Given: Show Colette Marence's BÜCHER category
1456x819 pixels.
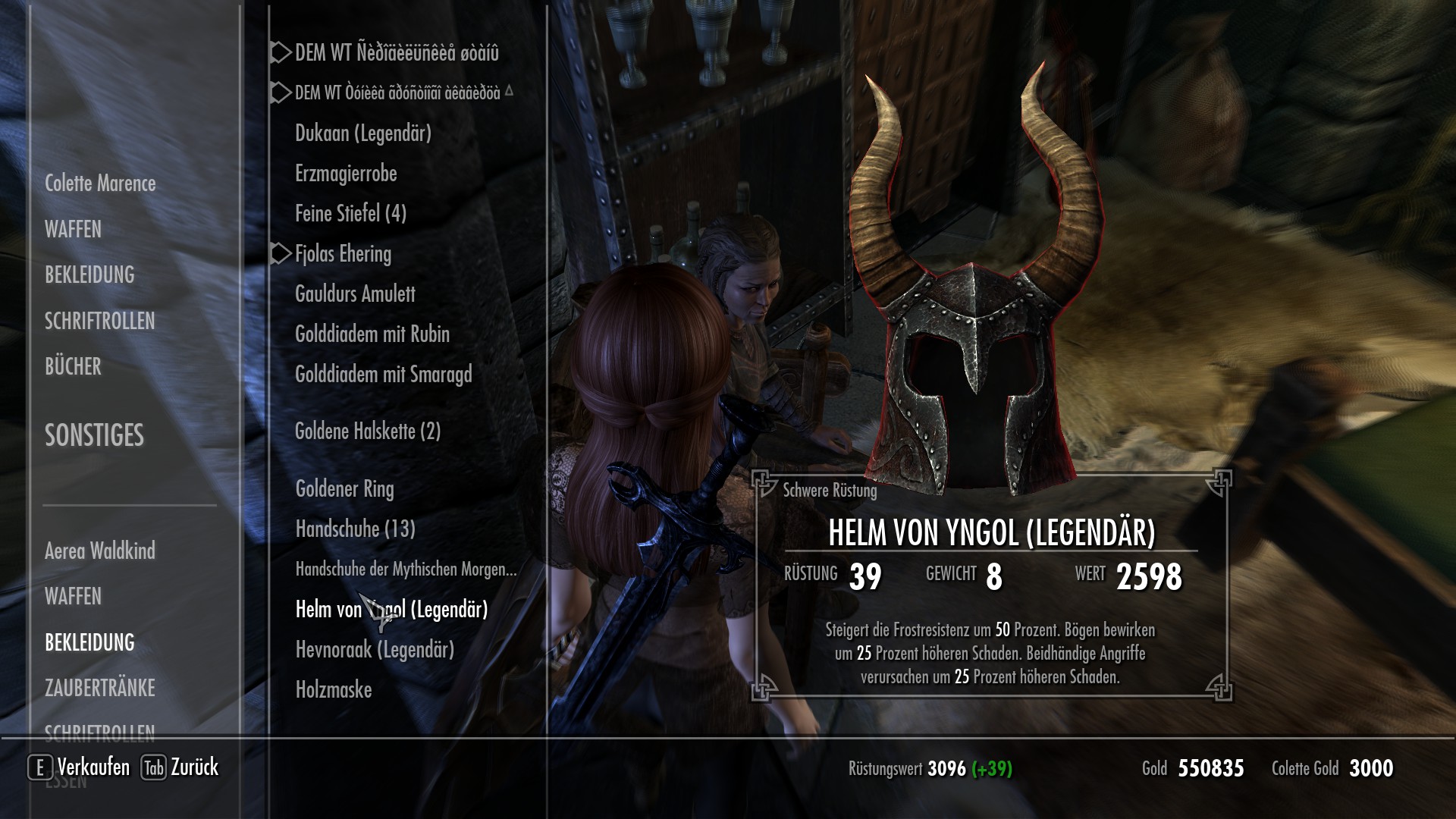Looking at the screenshot, I should (73, 366).
